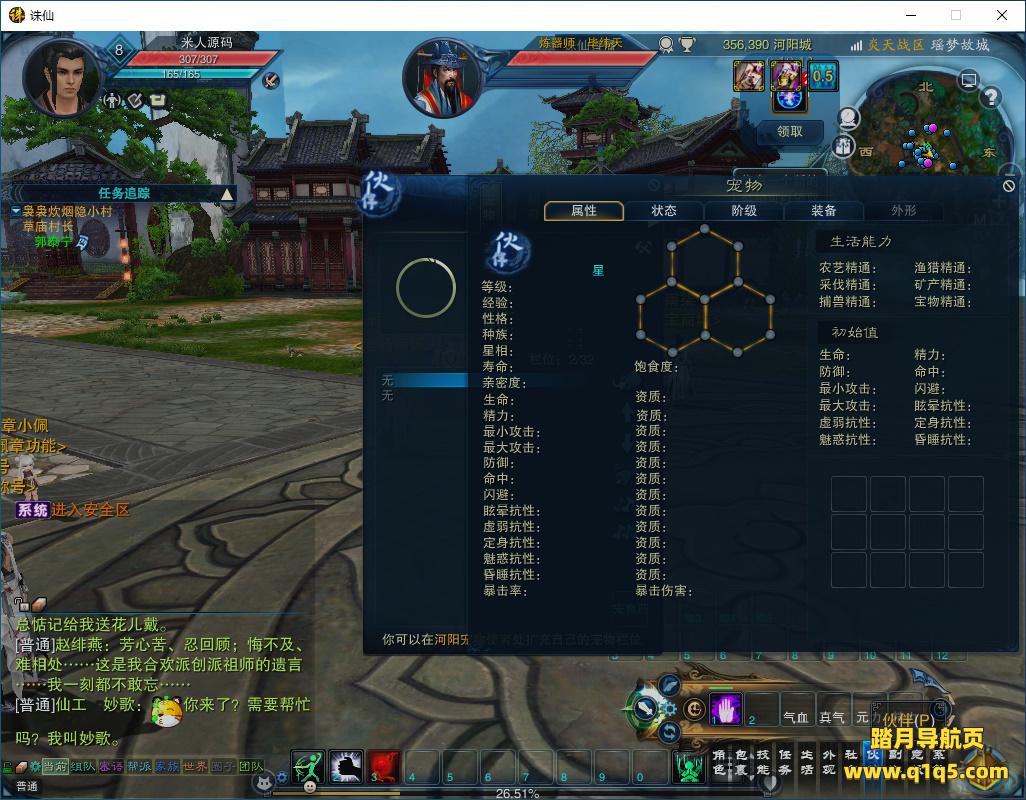The width and height of the screenshot is (1026, 800).
Task: Open the 阶级 tab of the pet window
Action: tap(744, 211)
